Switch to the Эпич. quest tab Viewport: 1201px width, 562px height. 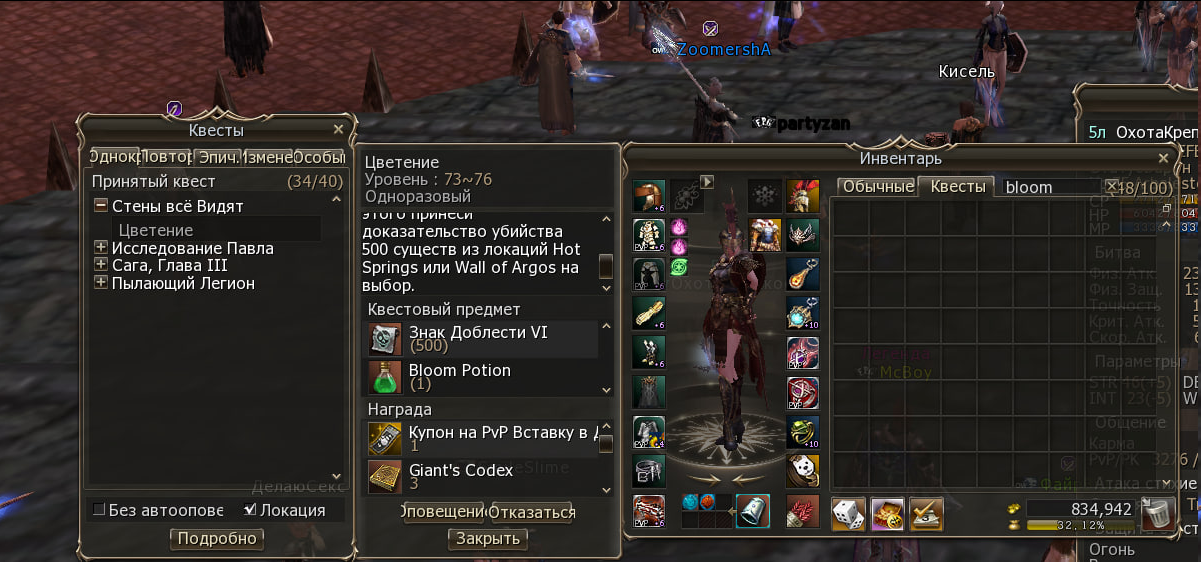tap(218, 157)
